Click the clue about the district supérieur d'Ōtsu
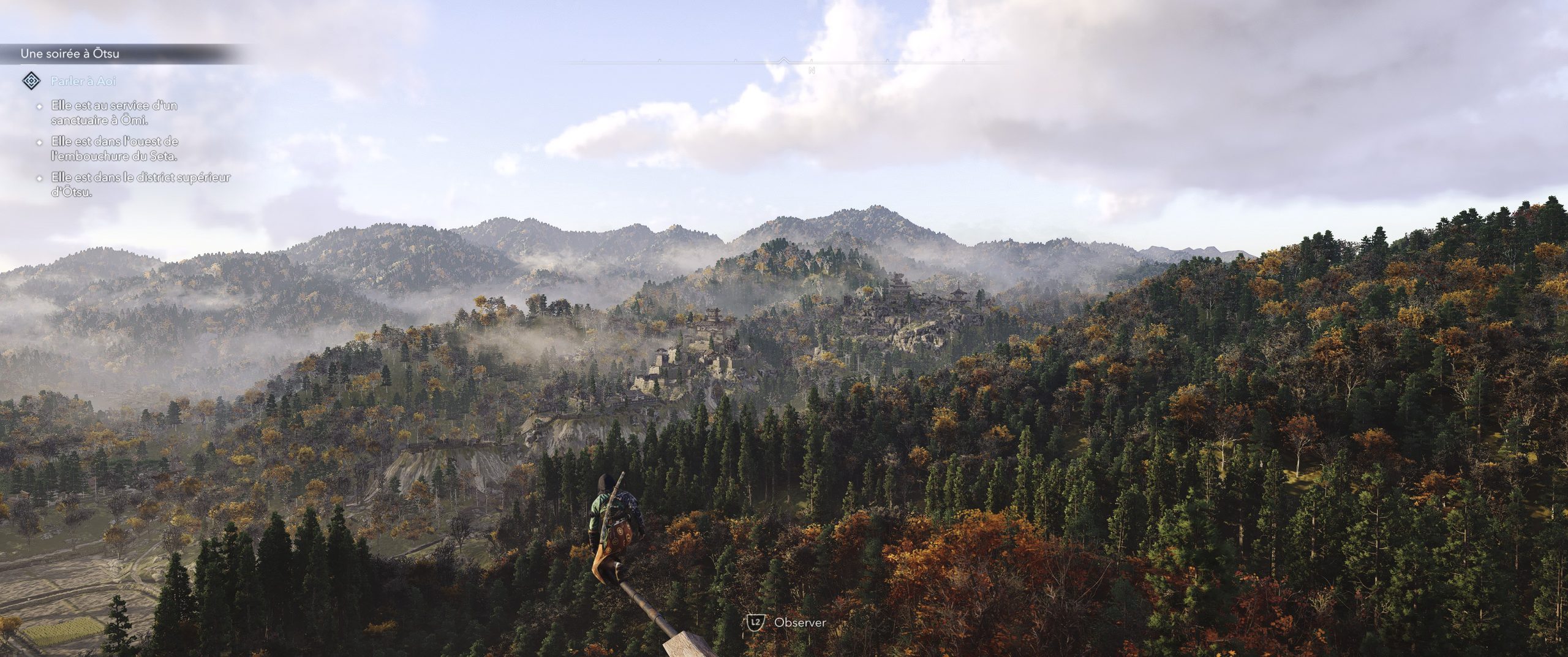 (x=141, y=184)
